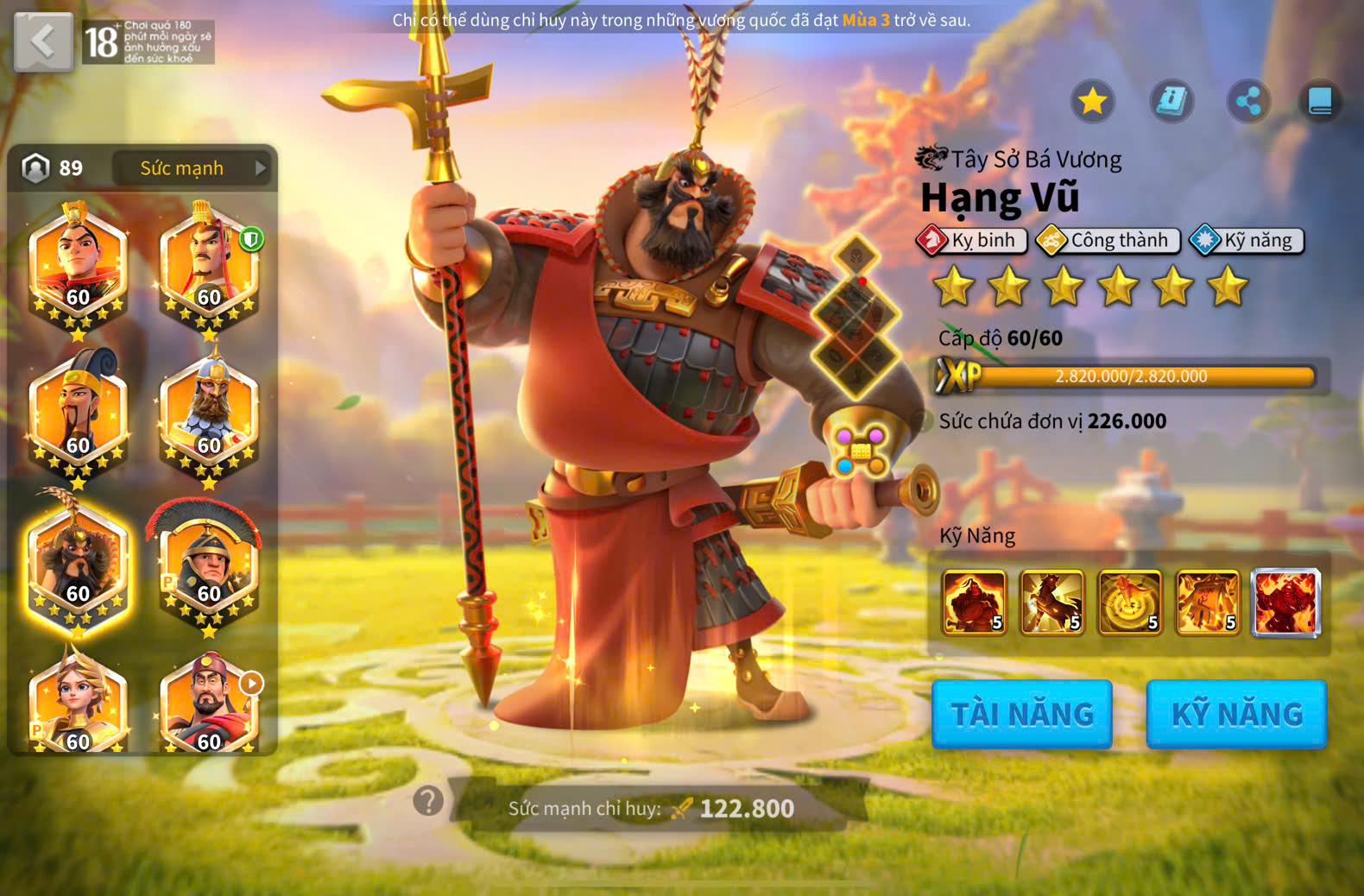Click the yellow star favorite icon
The height and width of the screenshot is (896, 1364).
(1092, 102)
